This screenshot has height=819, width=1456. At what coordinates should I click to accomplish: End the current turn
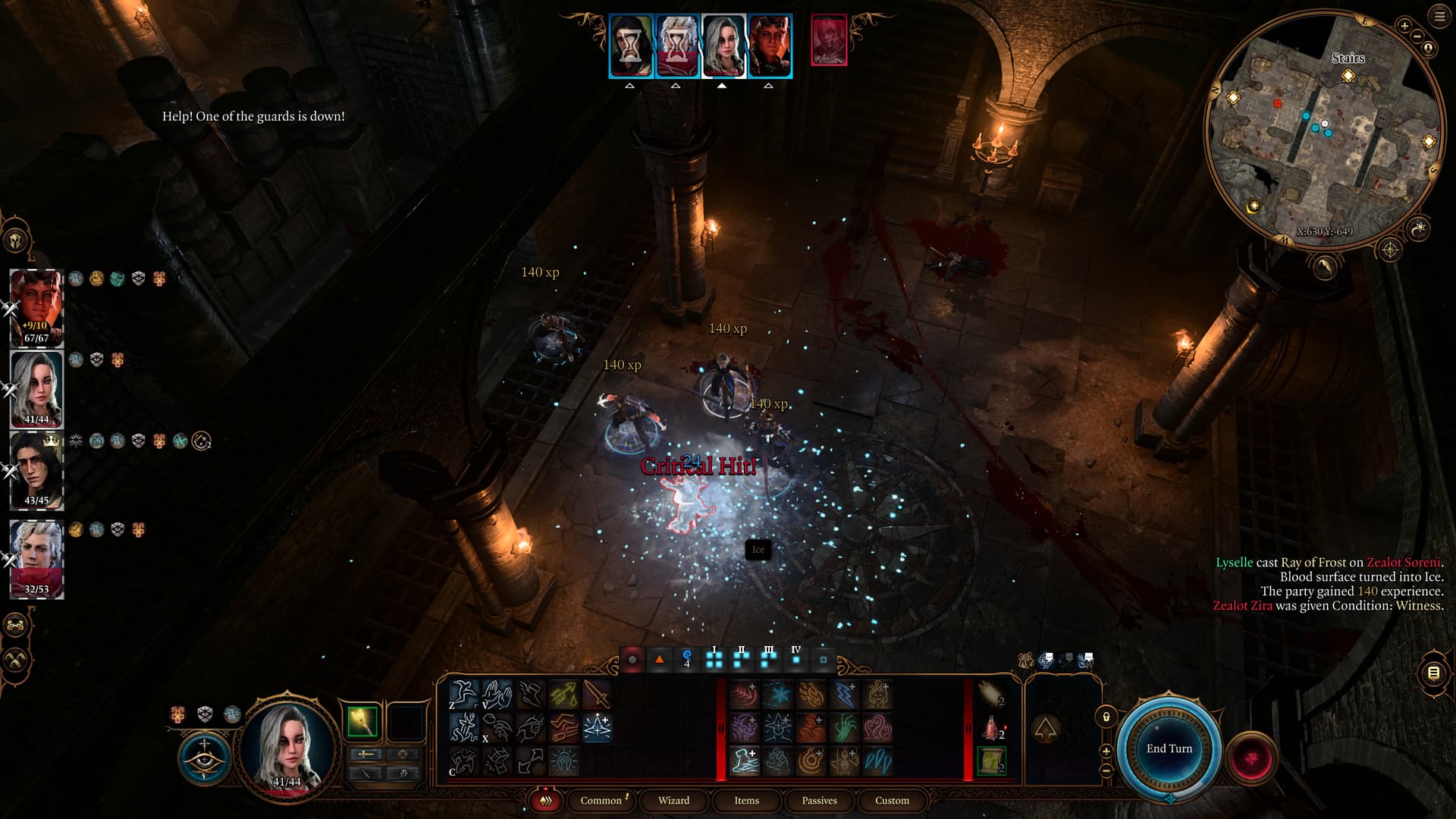pos(1169,749)
